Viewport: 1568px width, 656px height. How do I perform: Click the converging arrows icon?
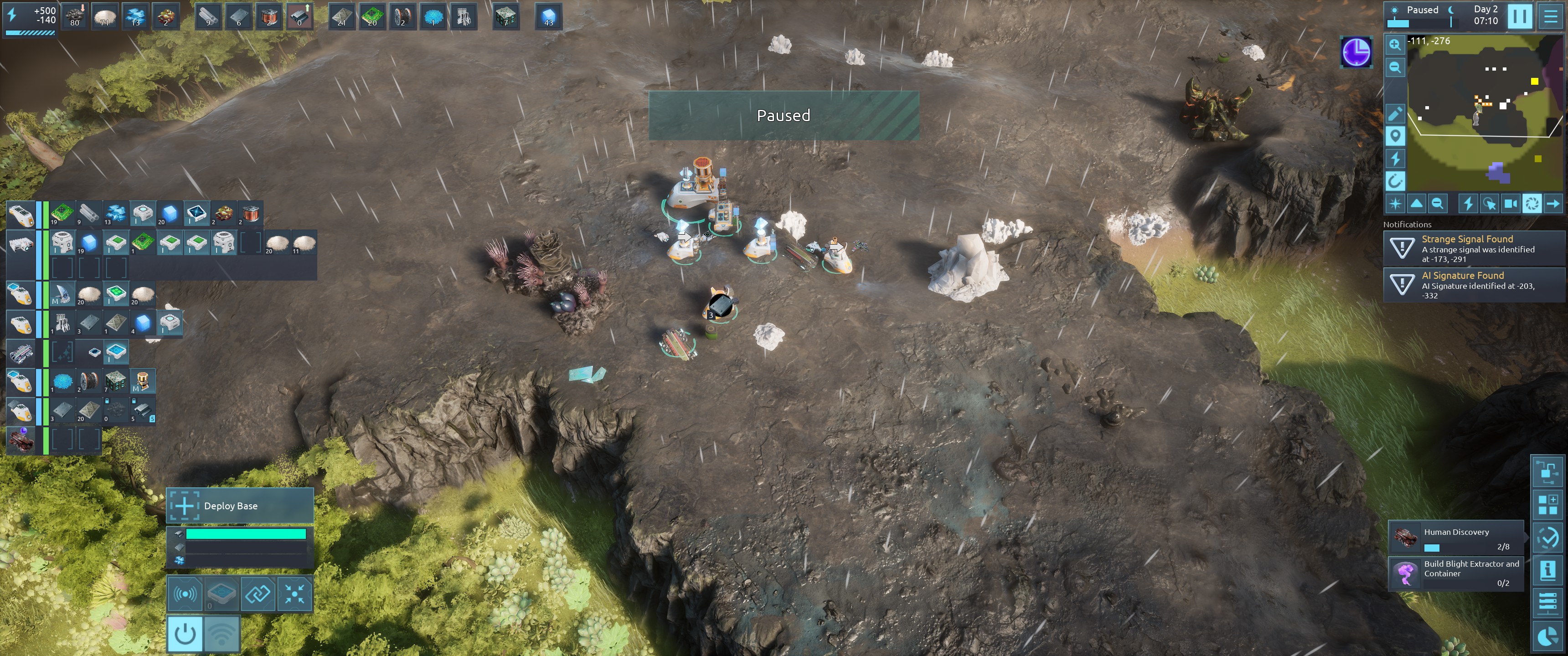(294, 593)
